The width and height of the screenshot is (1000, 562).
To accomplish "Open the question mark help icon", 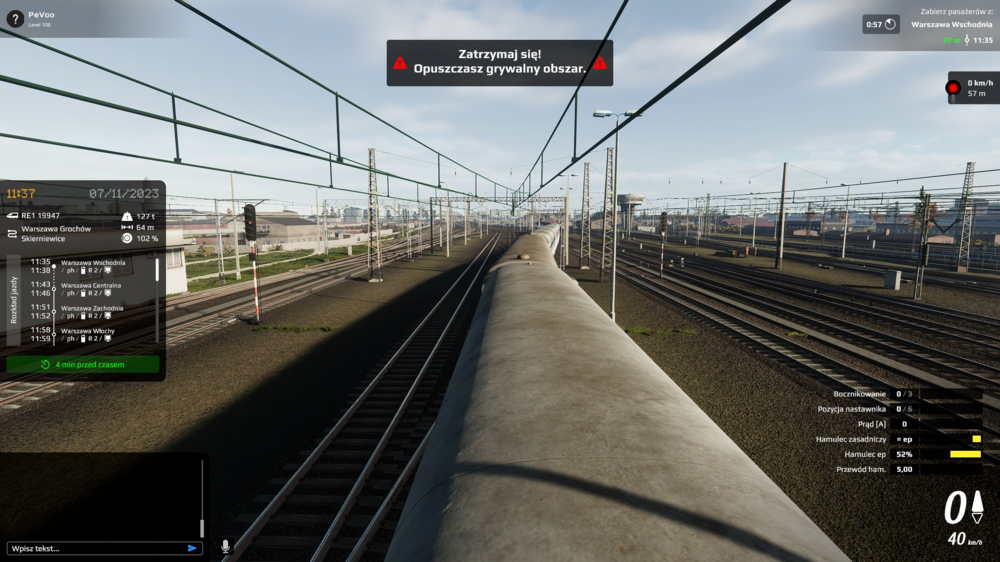I will coord(14,18).
